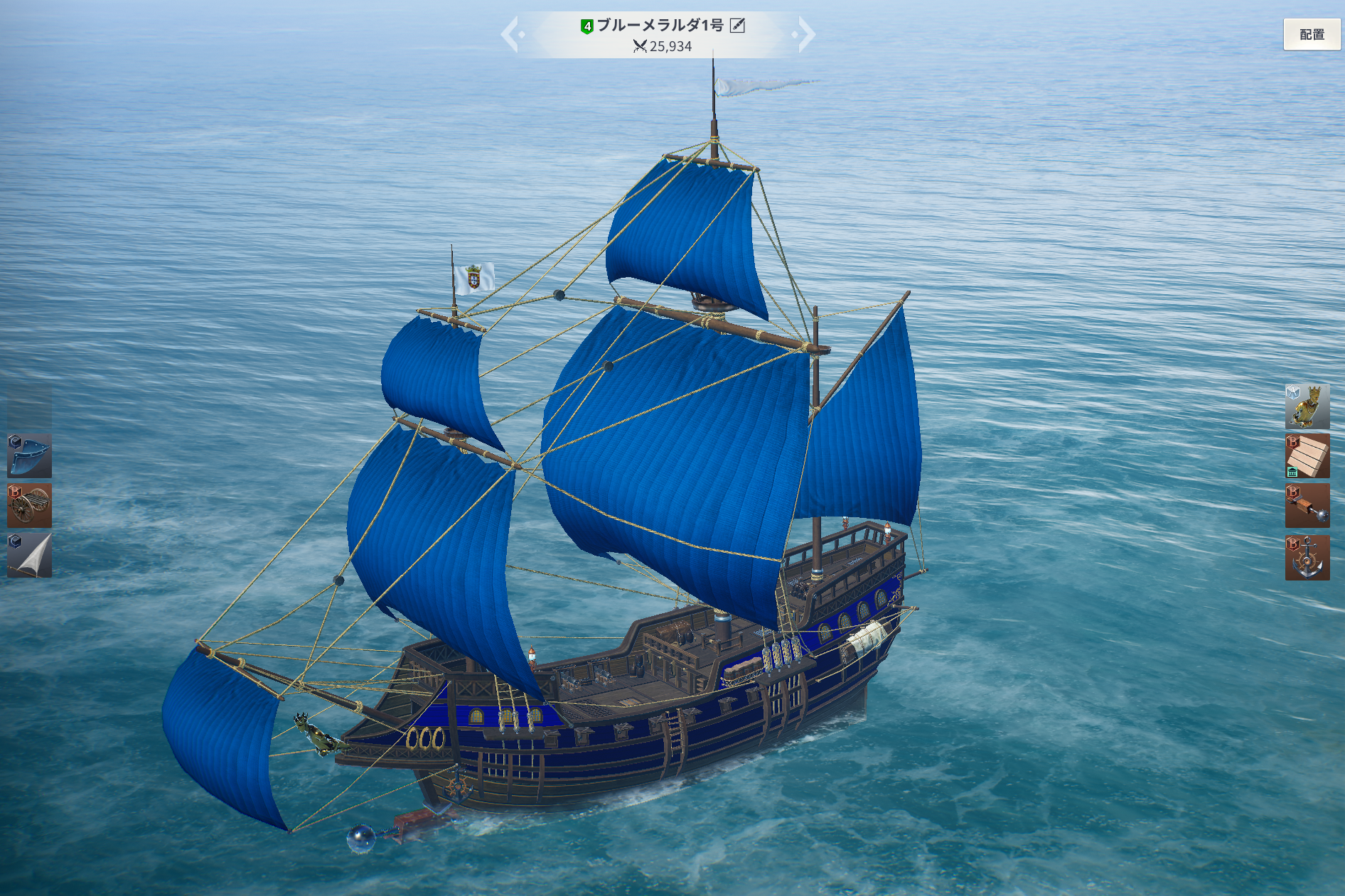
Task: Select the wooden planks equipment slot
Action: [x=1307, y=456]
